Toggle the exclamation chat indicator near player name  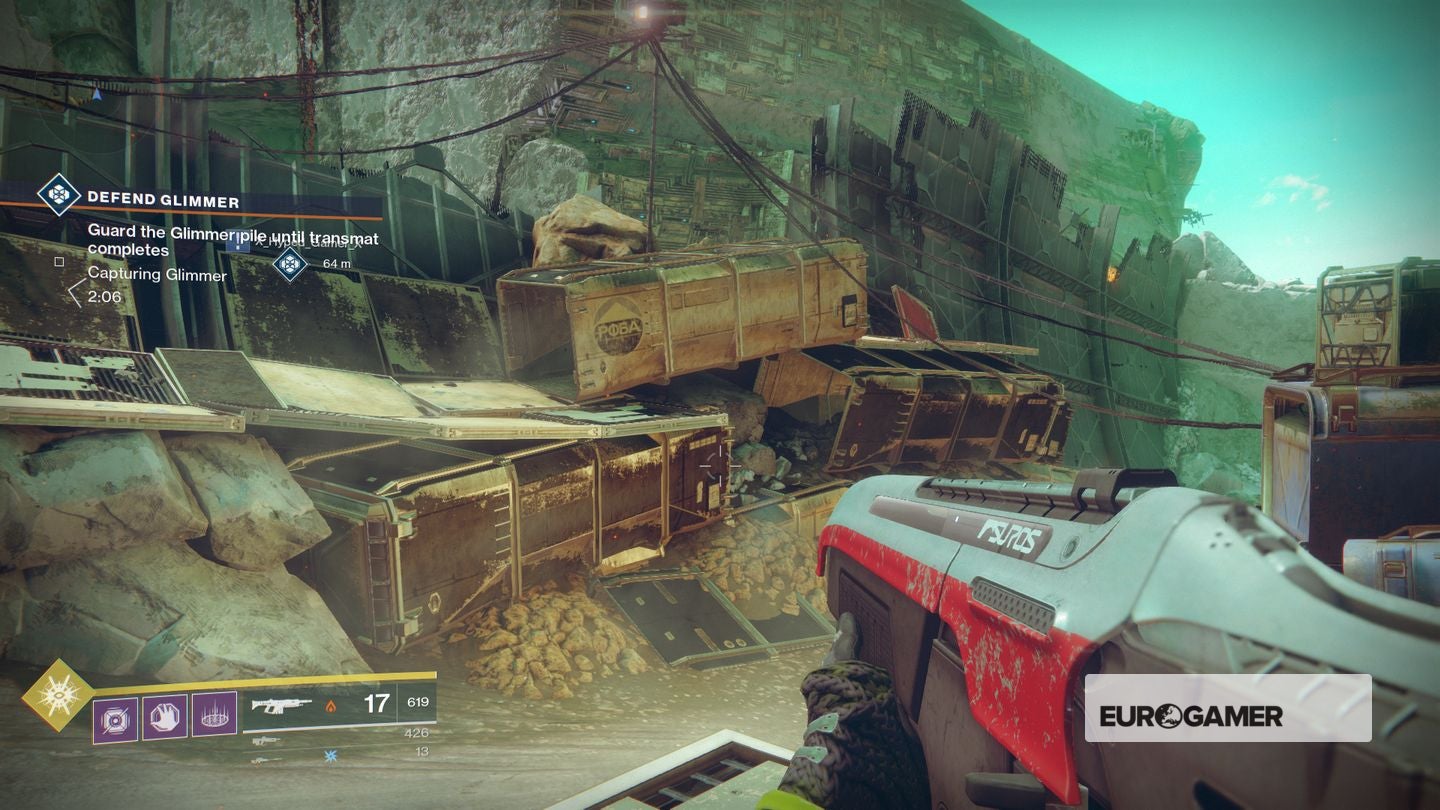click(238, 242)
